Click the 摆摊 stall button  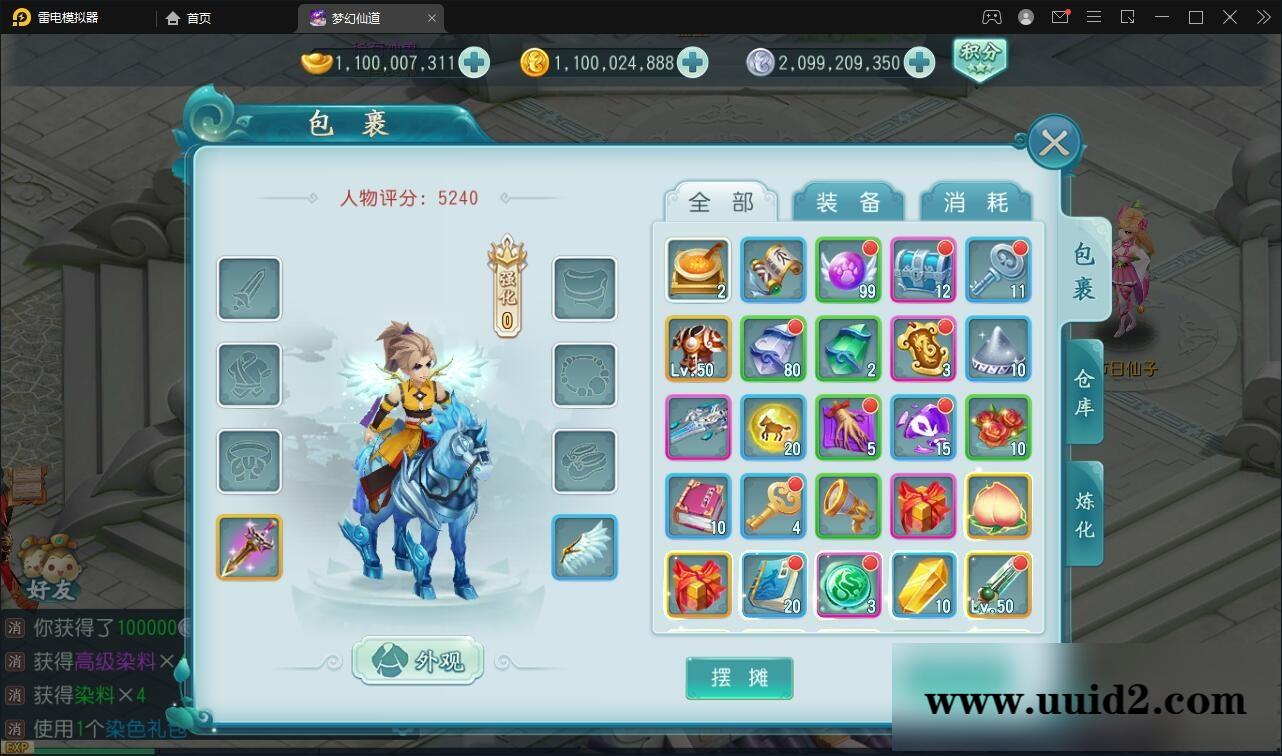[x=739, y=677]
